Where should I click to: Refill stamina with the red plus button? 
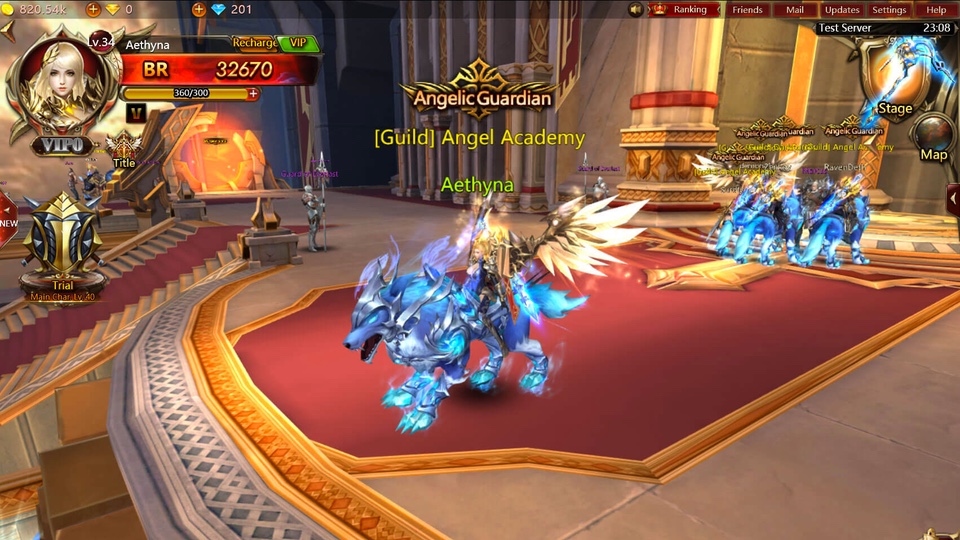click(x=253, y=94)
